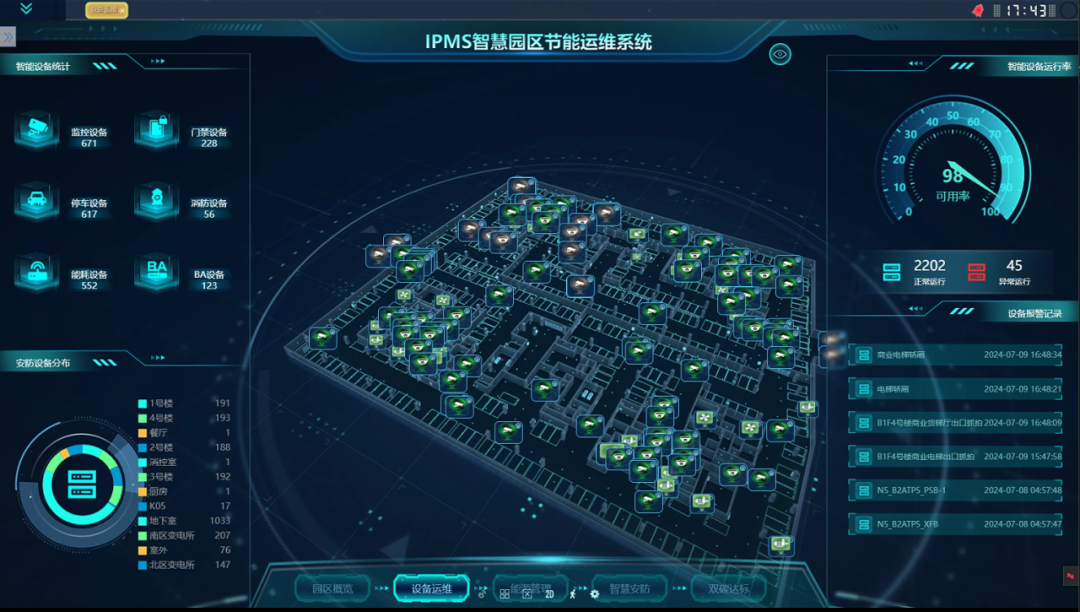This screenshot has height=612, width=1080.
Task: Open the 停车设备 device category
Action: 37,201
